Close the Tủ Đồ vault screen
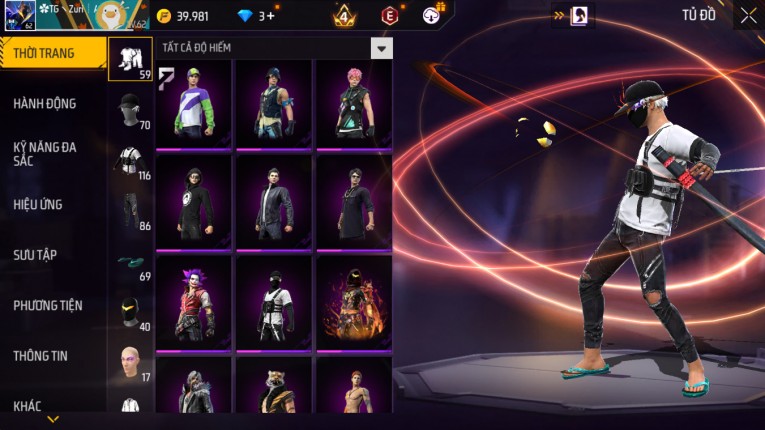The height and width of the screenshot is (430, 765). (748, 15)
